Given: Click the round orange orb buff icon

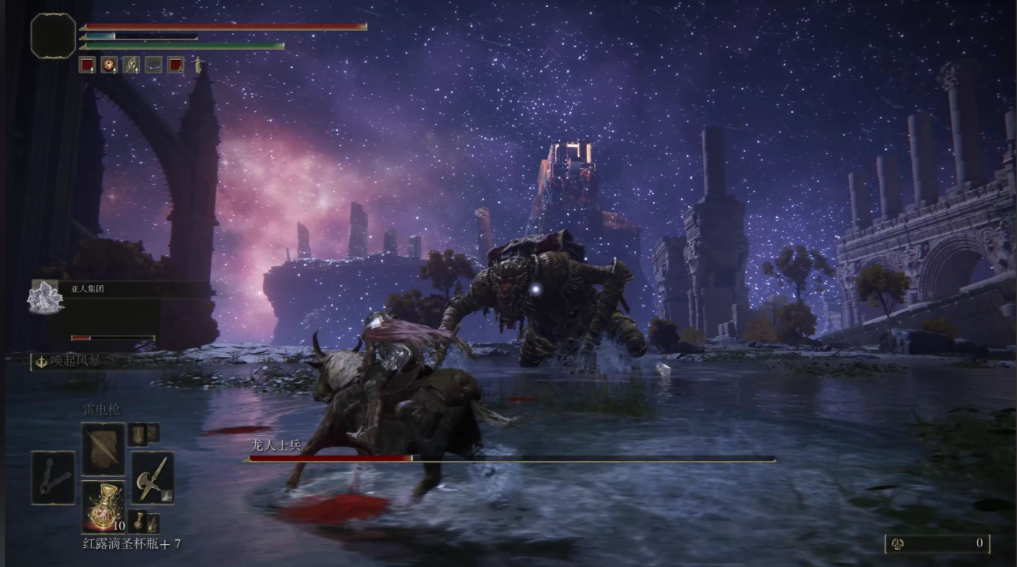Looking at the screenshot, I should [109, 65].
